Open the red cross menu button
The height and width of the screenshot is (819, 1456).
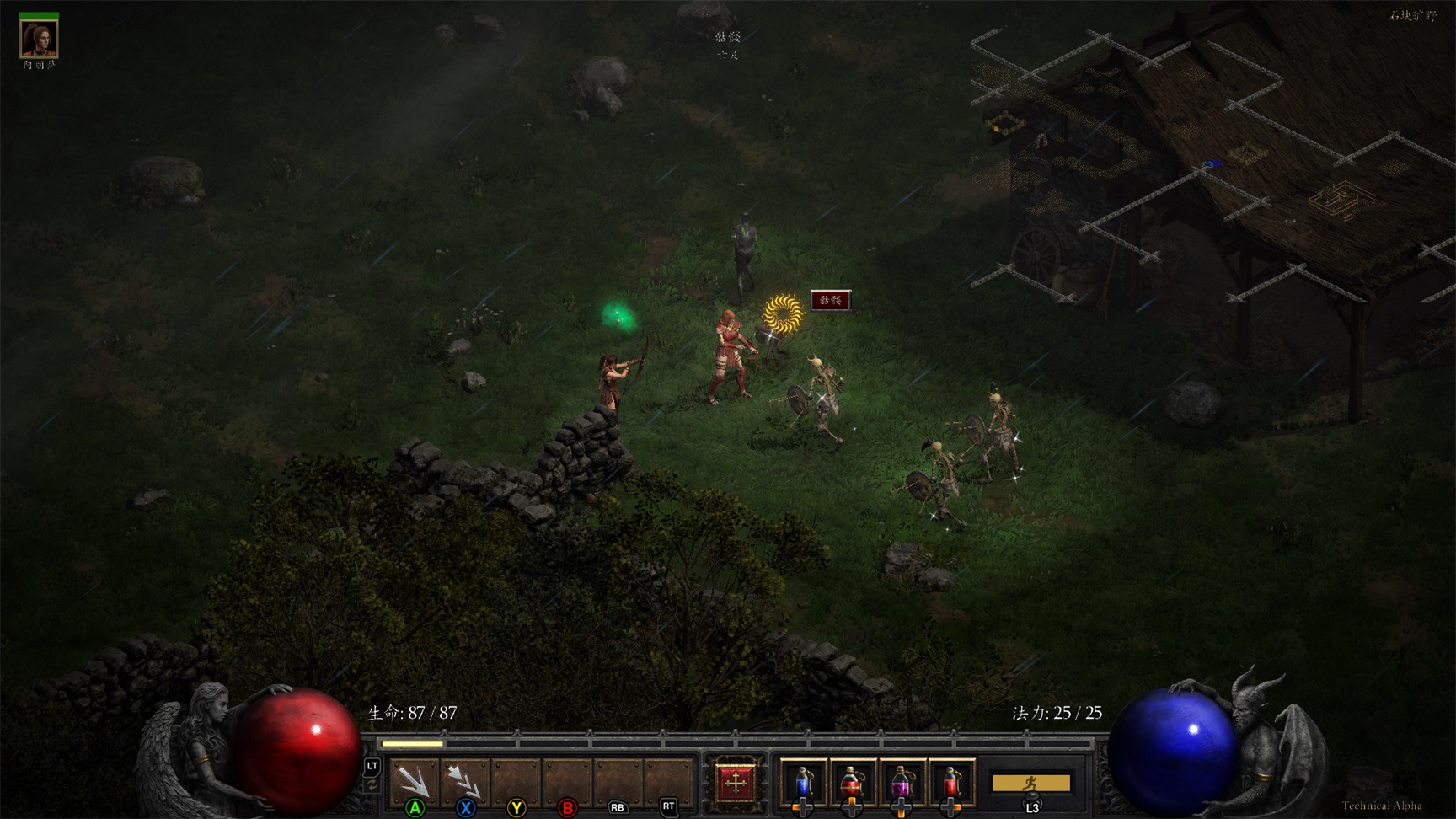pyautogui.click(x=735, y=782)
